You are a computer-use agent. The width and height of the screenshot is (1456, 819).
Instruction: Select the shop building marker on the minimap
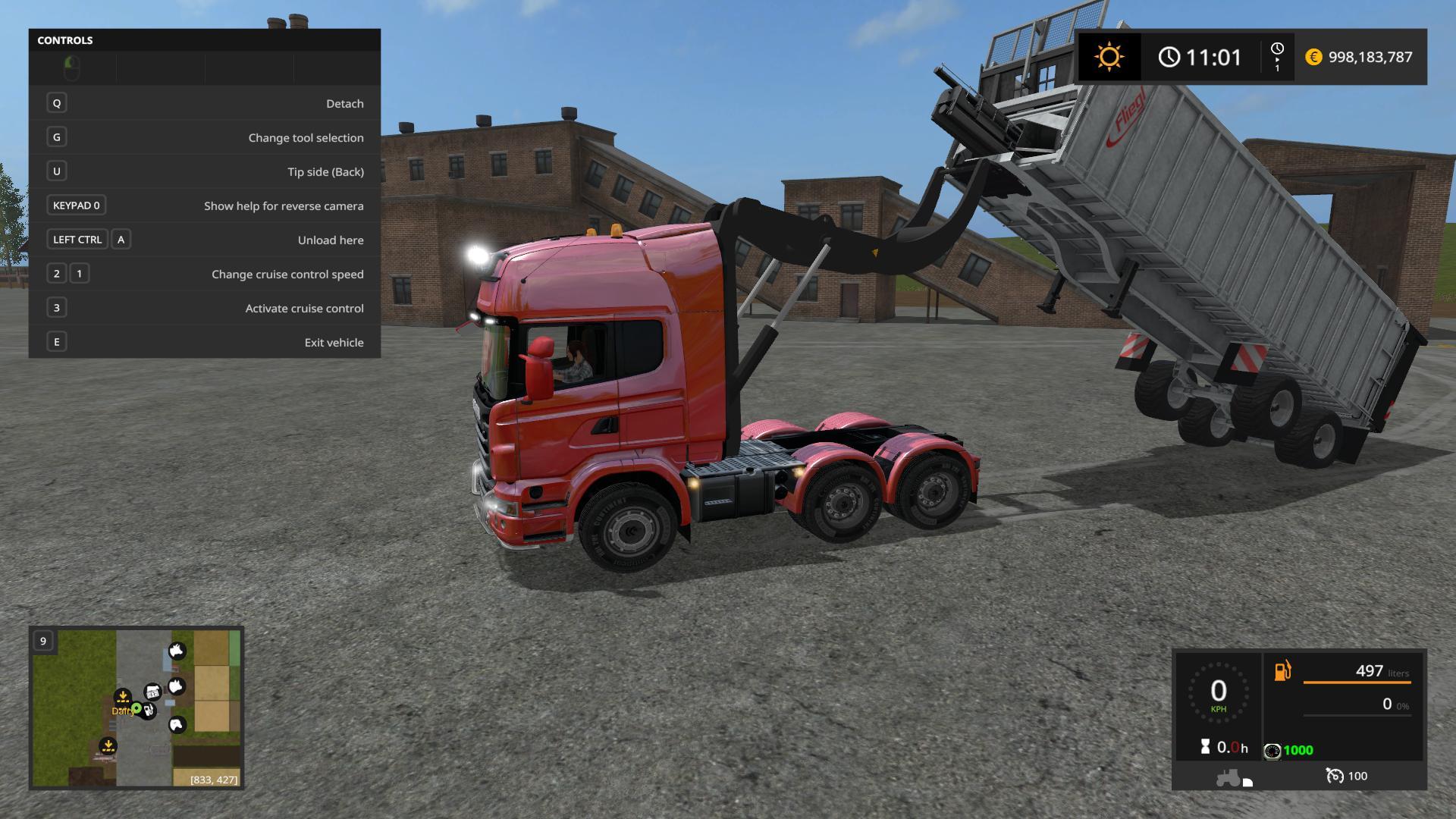(x=153, y=691)
